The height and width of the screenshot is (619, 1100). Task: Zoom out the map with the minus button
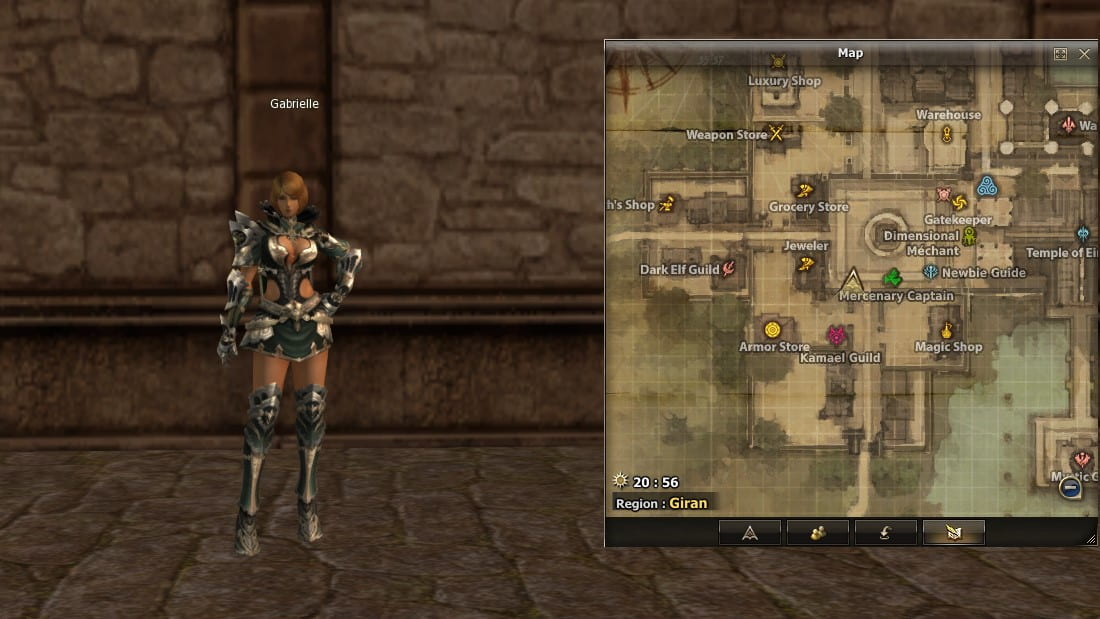coord(1070,487)
